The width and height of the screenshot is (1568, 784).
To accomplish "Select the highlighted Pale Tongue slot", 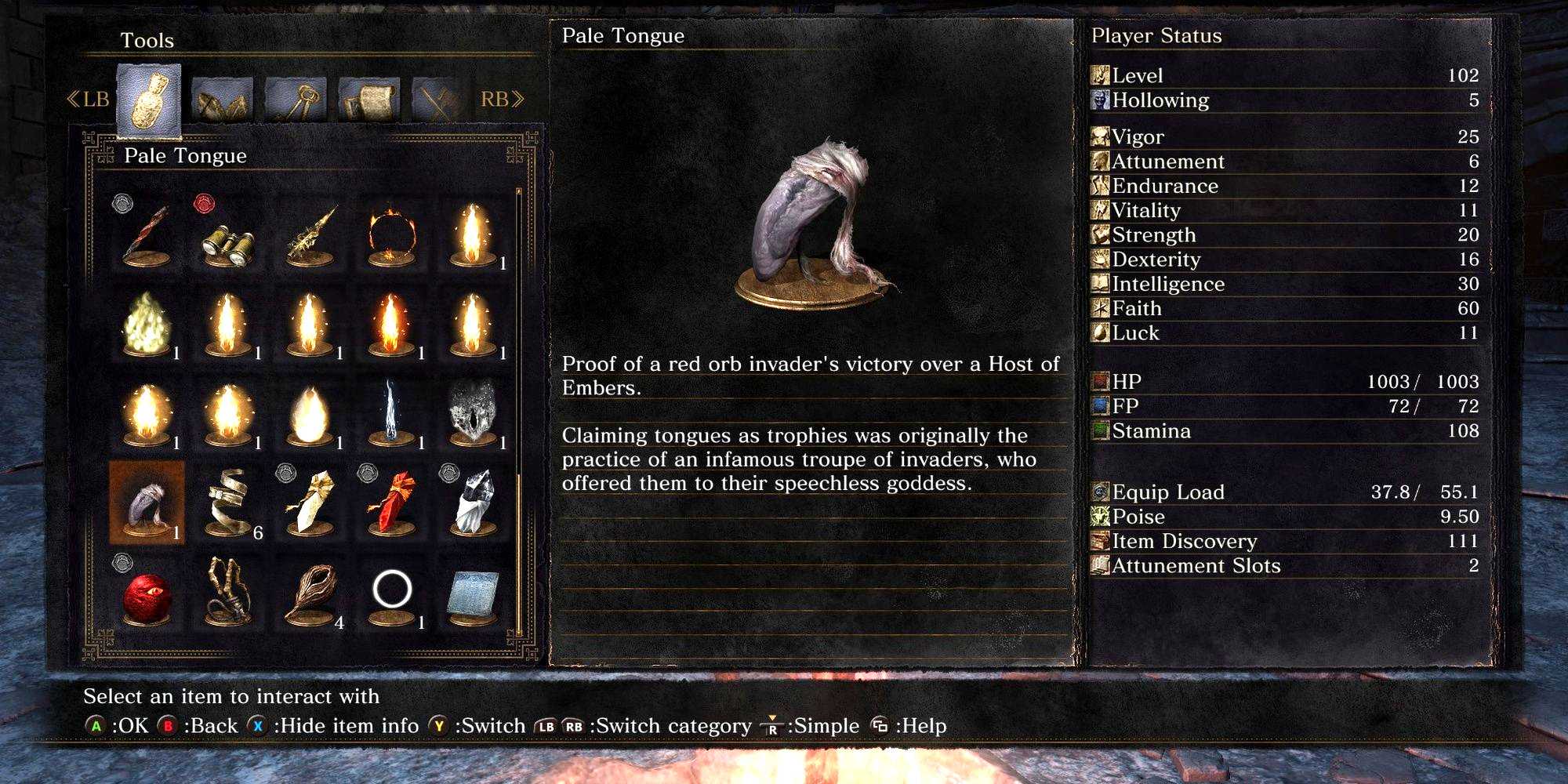I will (147, 503).
